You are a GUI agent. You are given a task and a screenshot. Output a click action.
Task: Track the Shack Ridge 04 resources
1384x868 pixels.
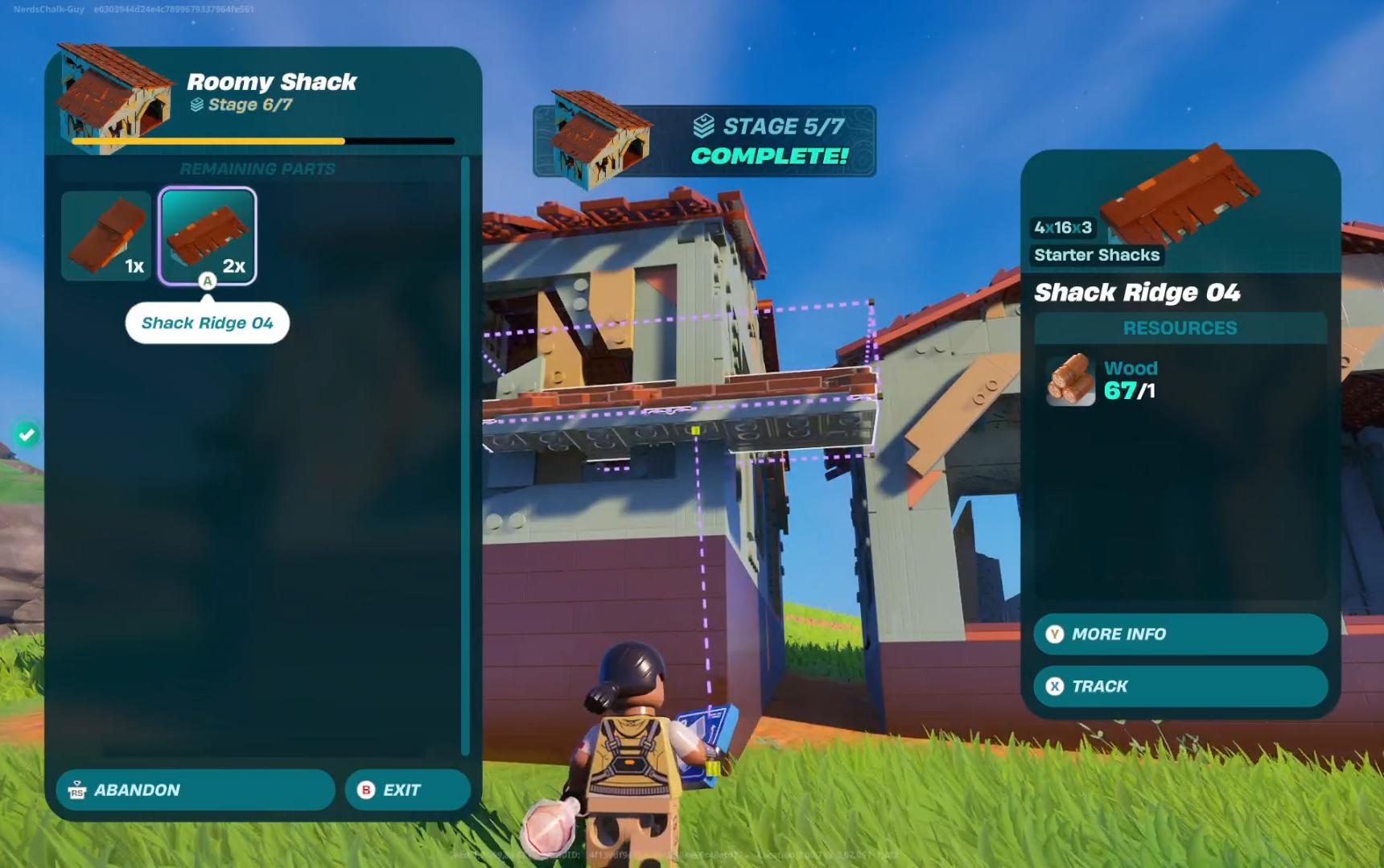coord(1180,686)
